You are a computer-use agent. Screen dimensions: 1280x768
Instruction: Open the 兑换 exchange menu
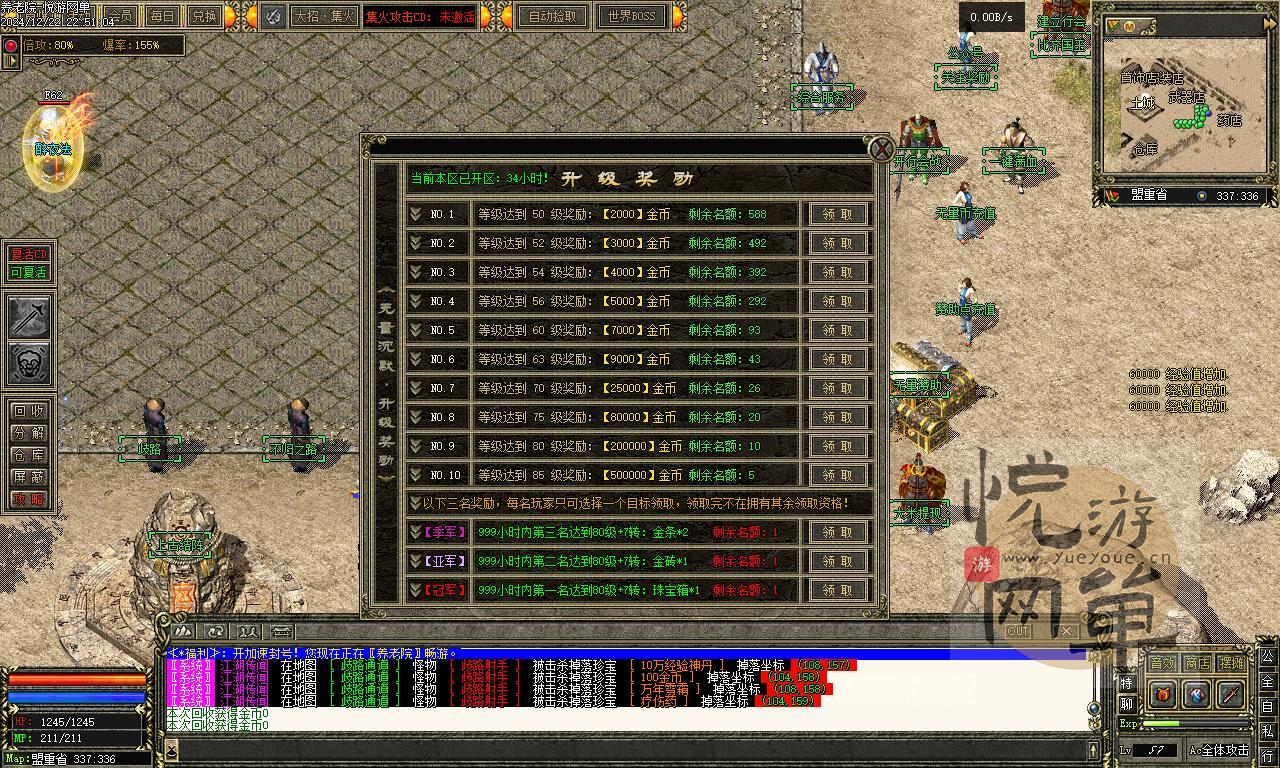(x=203, y=16)
